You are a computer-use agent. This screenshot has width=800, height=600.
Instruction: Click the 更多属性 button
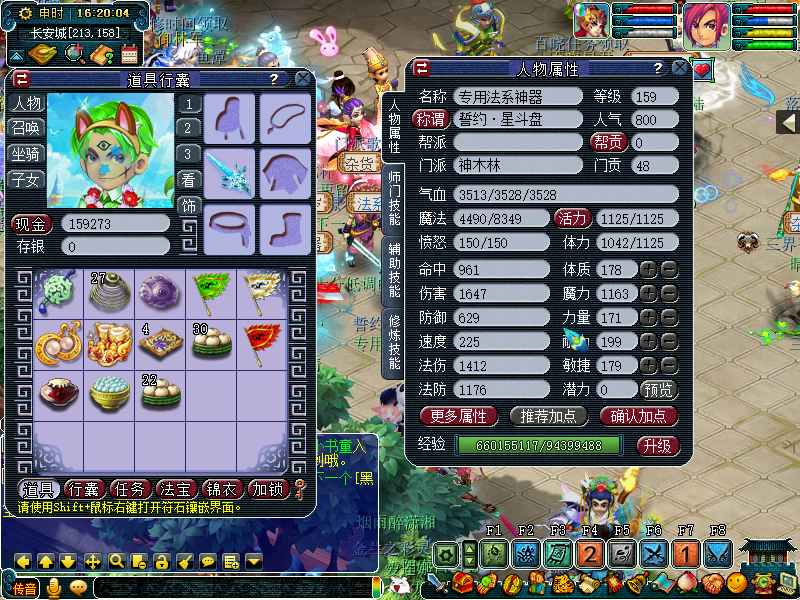tap(459, 416)
